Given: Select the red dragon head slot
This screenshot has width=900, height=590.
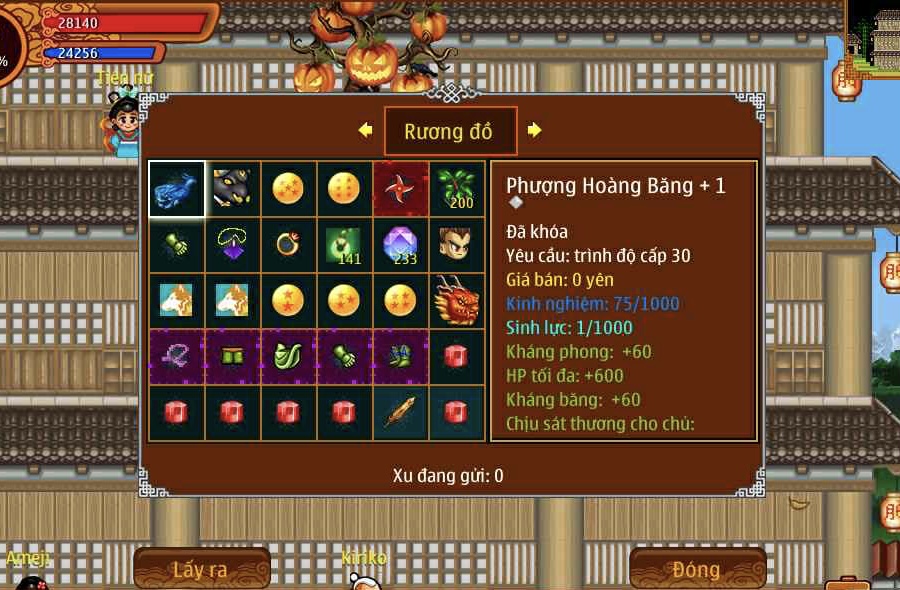Looking at the screenshot, I should click(x=457, y=301).
